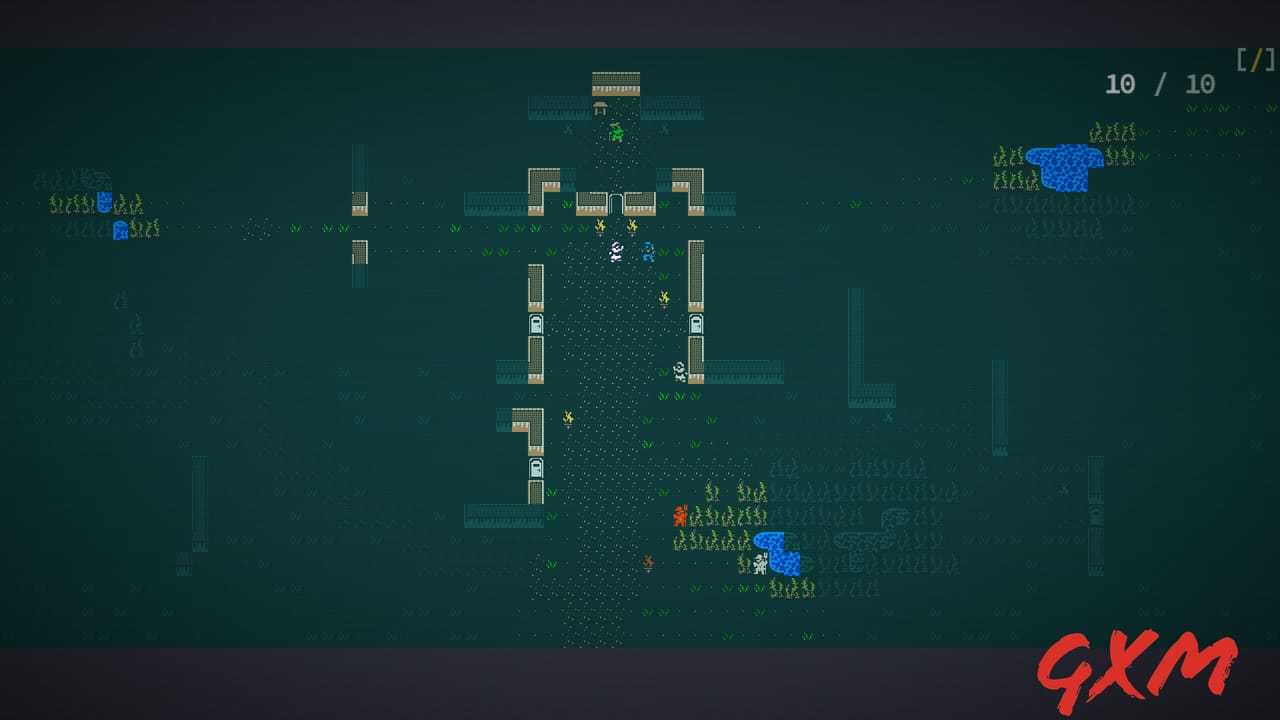Click the golden torch left of the entrance
Image resolution: width=1280 pixels, height=720 pixels.
(x=600, y=227)
